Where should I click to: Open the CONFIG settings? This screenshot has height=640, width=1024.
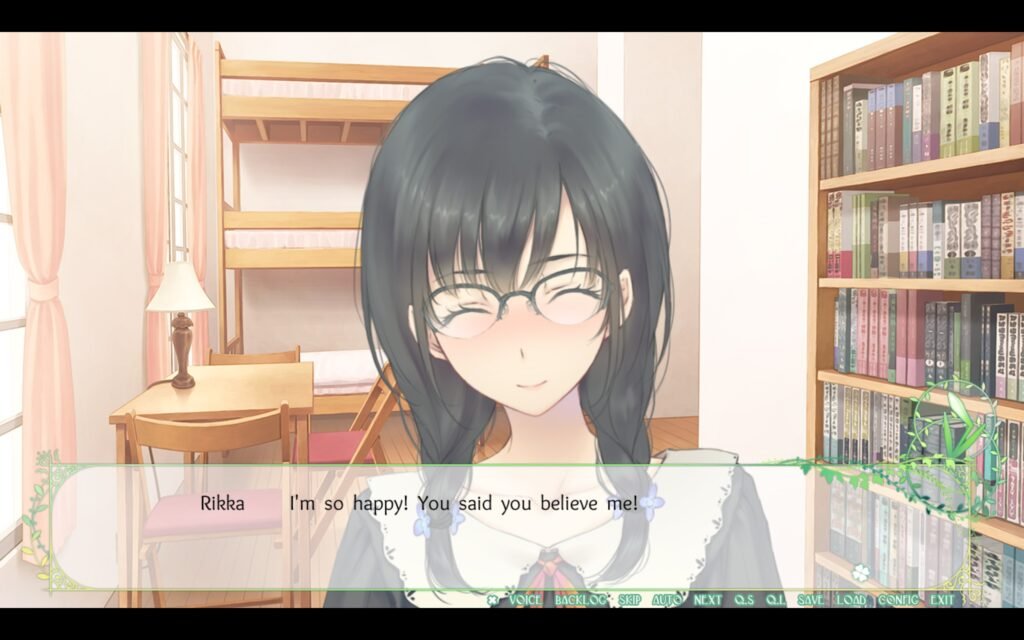point(898,600)
